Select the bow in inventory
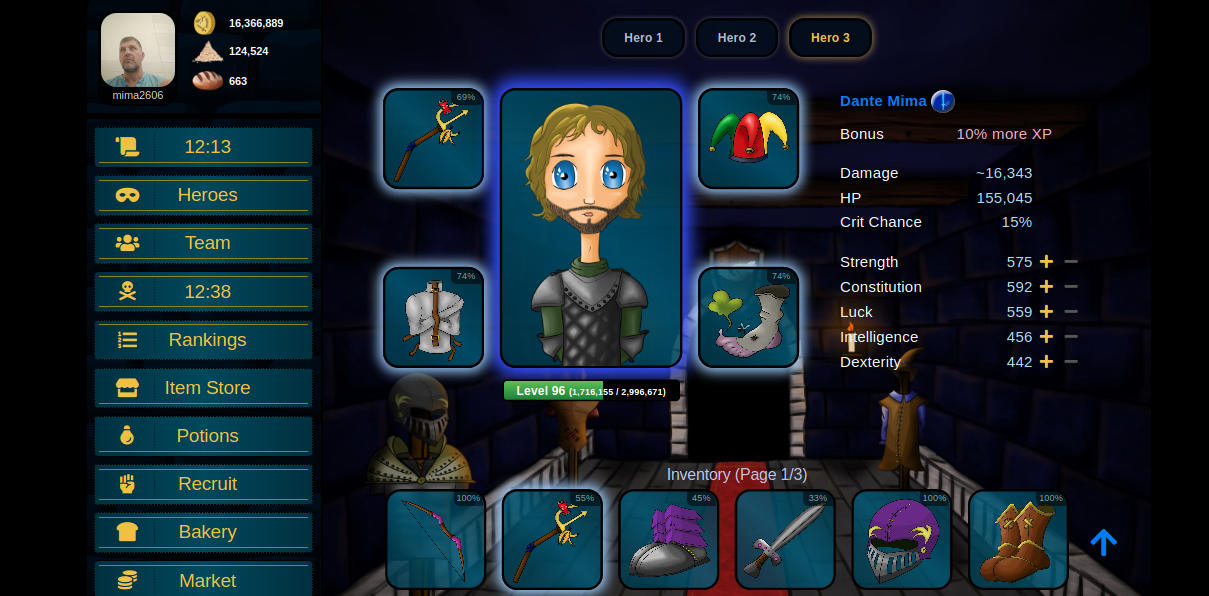The width and height of the screenshot is (1209, 596). pos(436,539)
